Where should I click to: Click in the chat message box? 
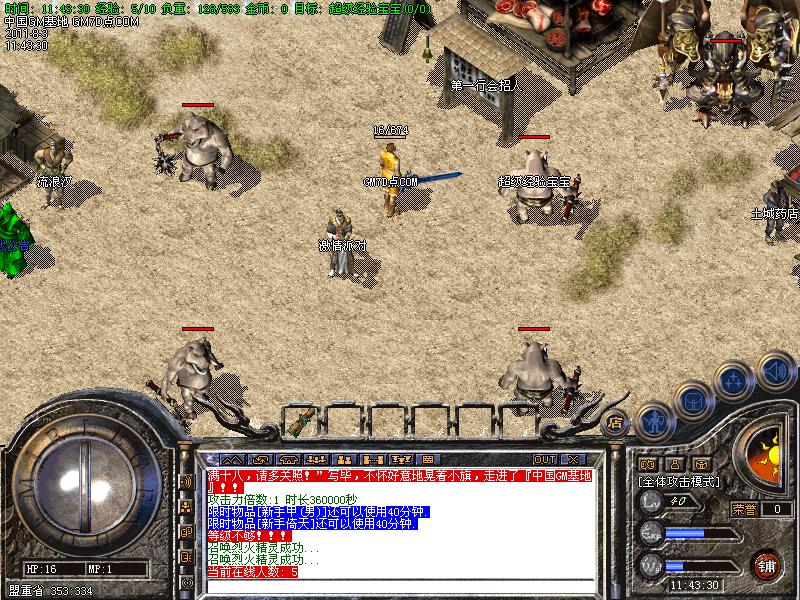point(400,521)
